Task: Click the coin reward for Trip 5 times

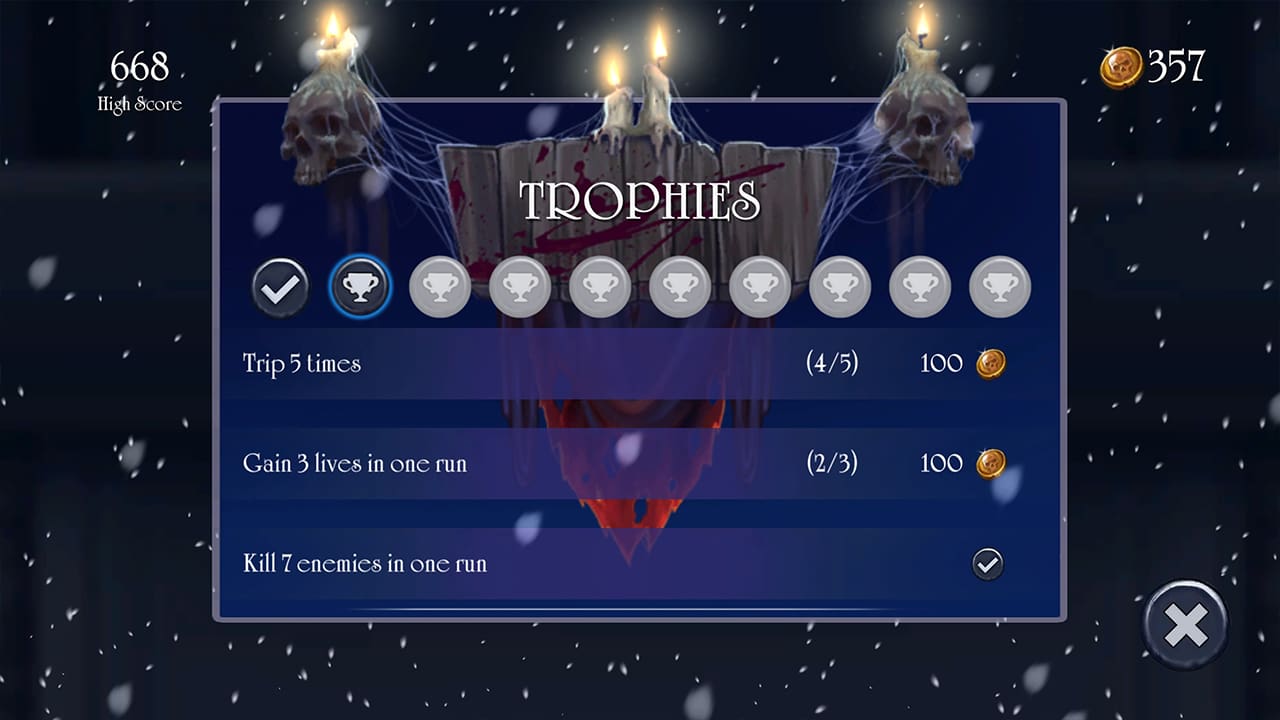Action: pyautogui.click(x=989, y=363)
